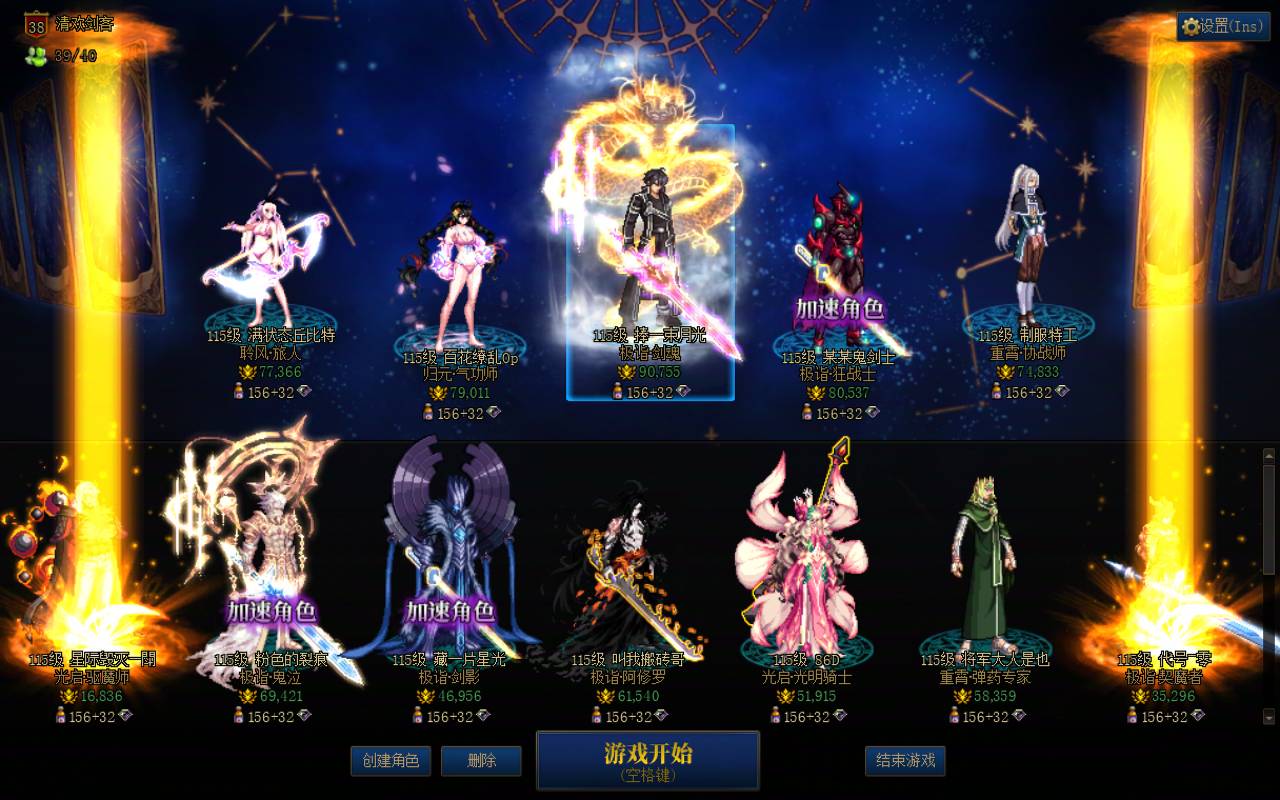
Task: Click the 结束游戏 end game button
Action: 907,761
